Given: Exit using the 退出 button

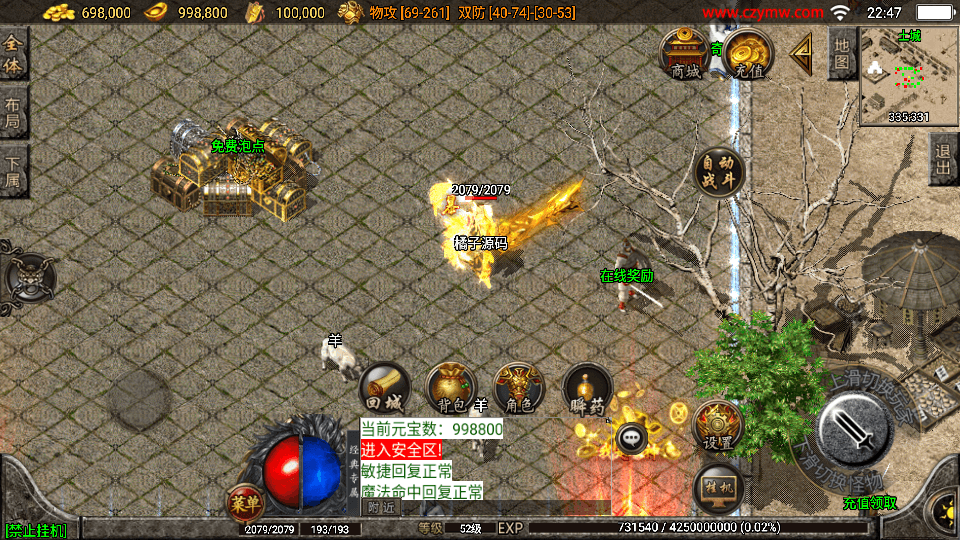Looking at the screenshot, I should (942, 160).
